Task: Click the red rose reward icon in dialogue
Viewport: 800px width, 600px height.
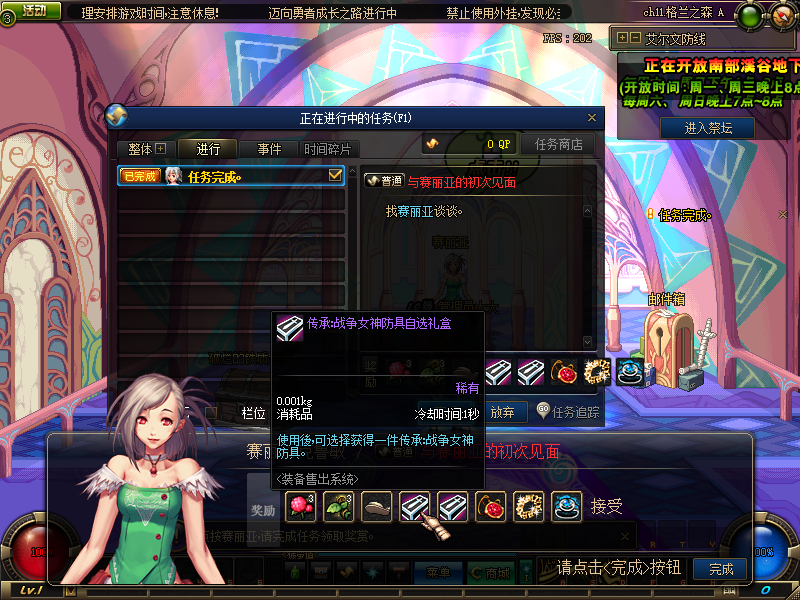Action: coord(300,508)
